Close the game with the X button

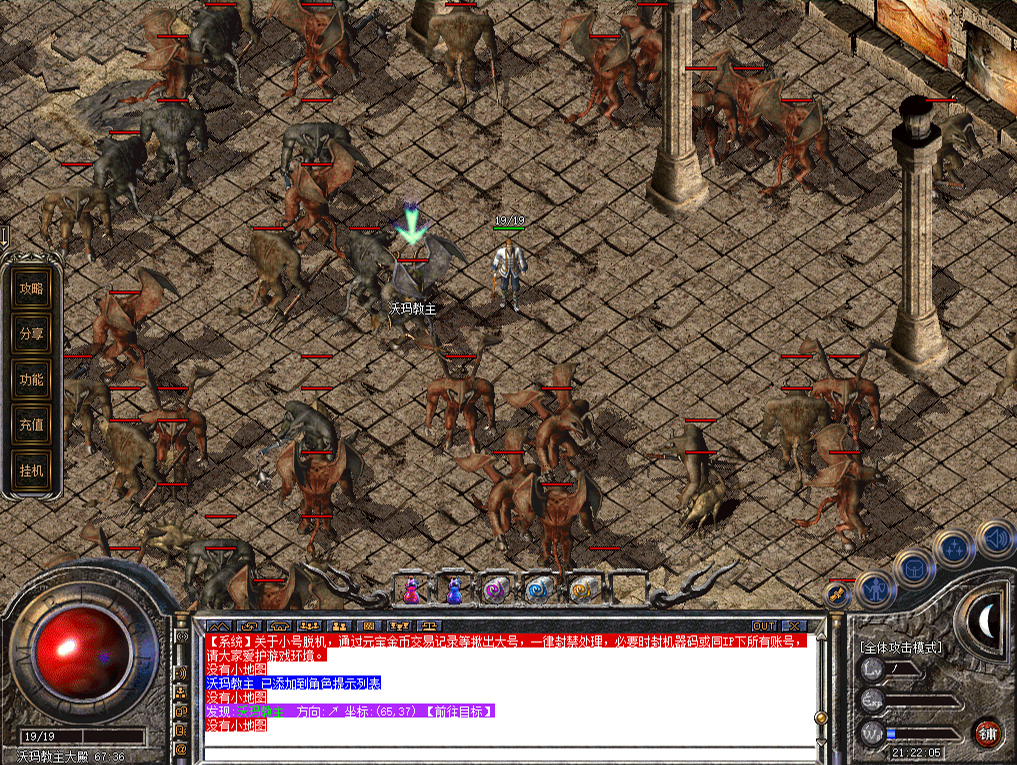tap(797, 626)
